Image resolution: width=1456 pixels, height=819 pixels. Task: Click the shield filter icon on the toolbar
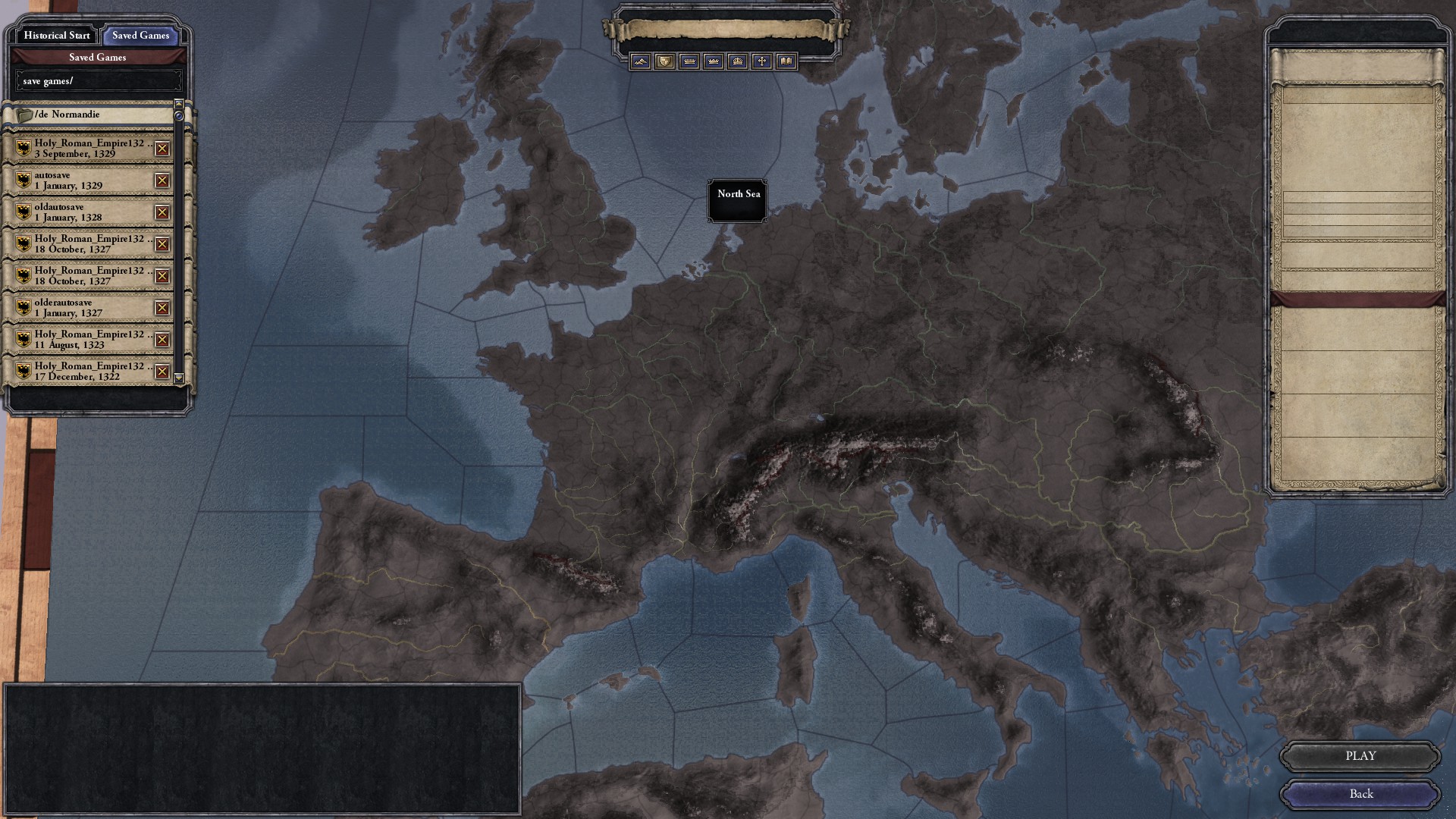664,61
